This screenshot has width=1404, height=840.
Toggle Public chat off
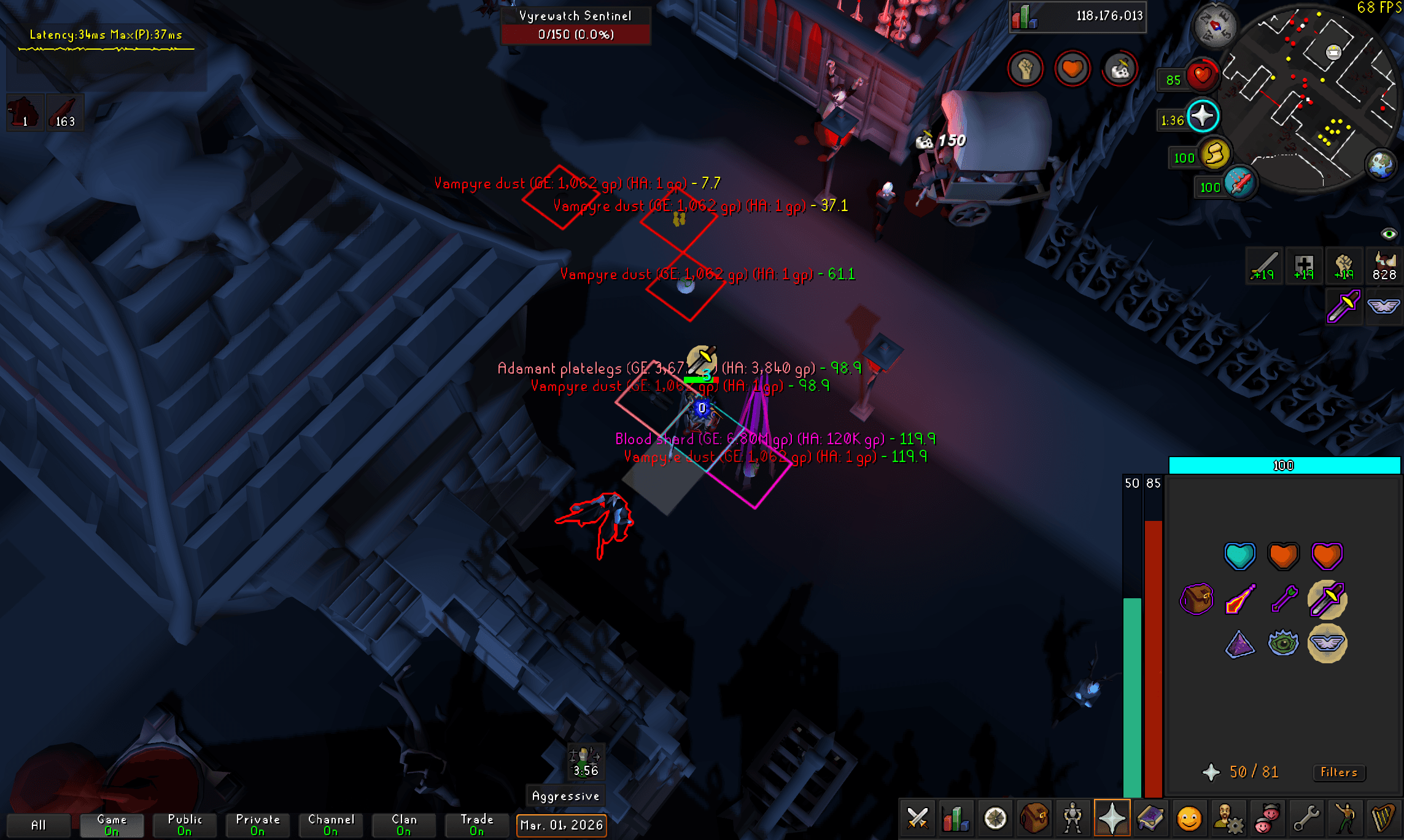click(x=184, y=824)
